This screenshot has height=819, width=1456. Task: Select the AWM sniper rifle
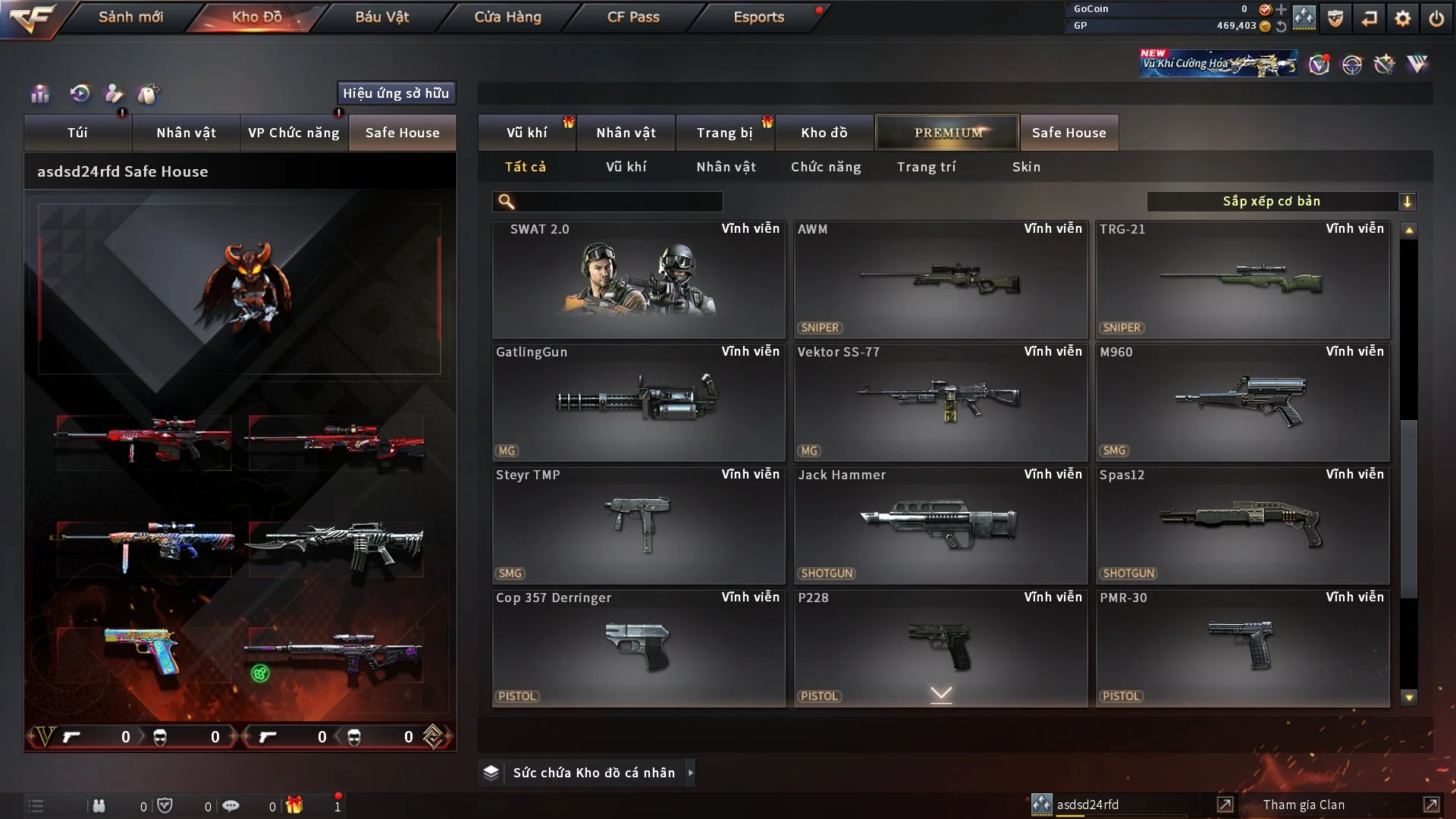click(x=940, y=280)
